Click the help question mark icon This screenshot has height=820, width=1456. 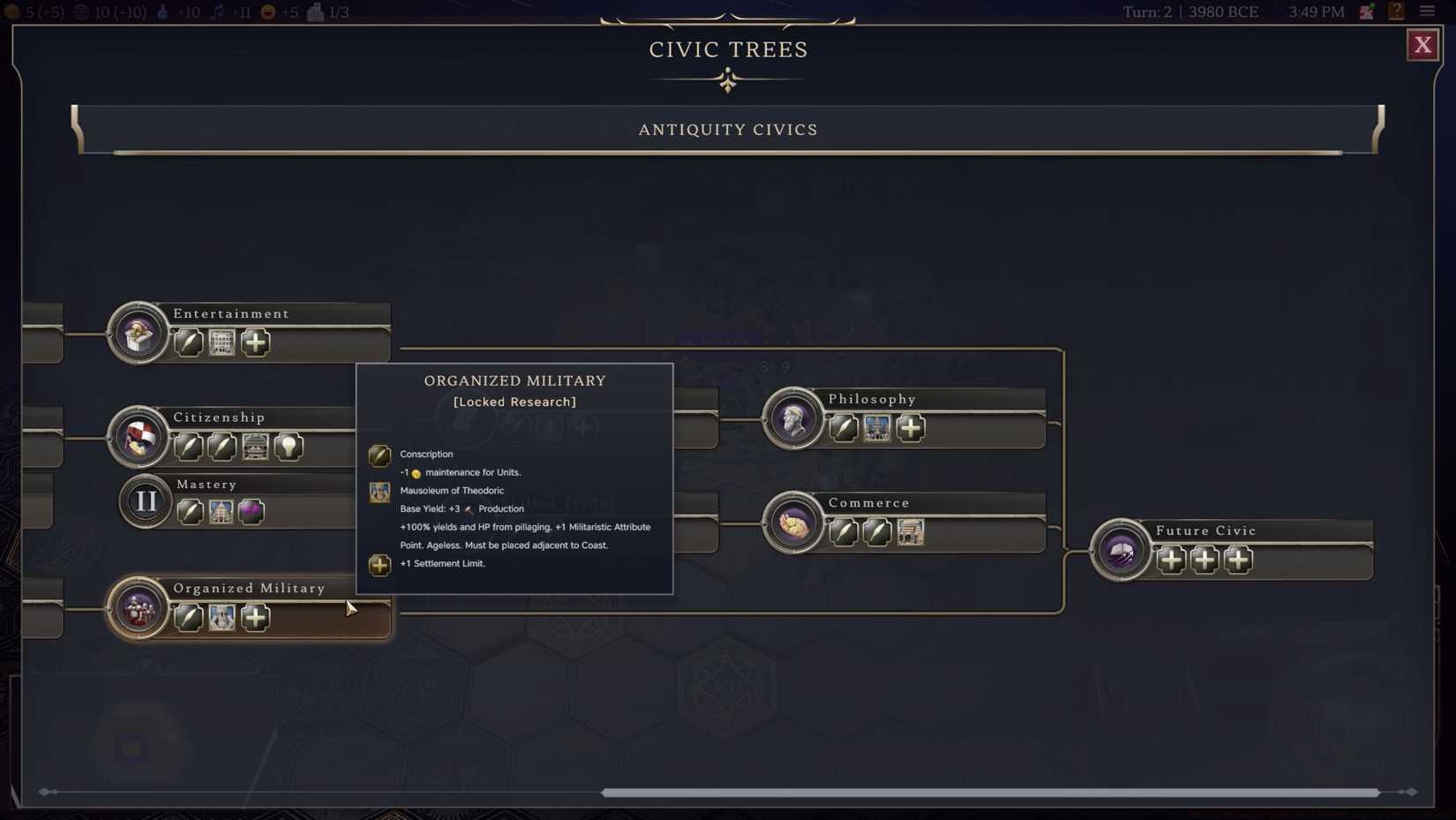pos(1397,11)
